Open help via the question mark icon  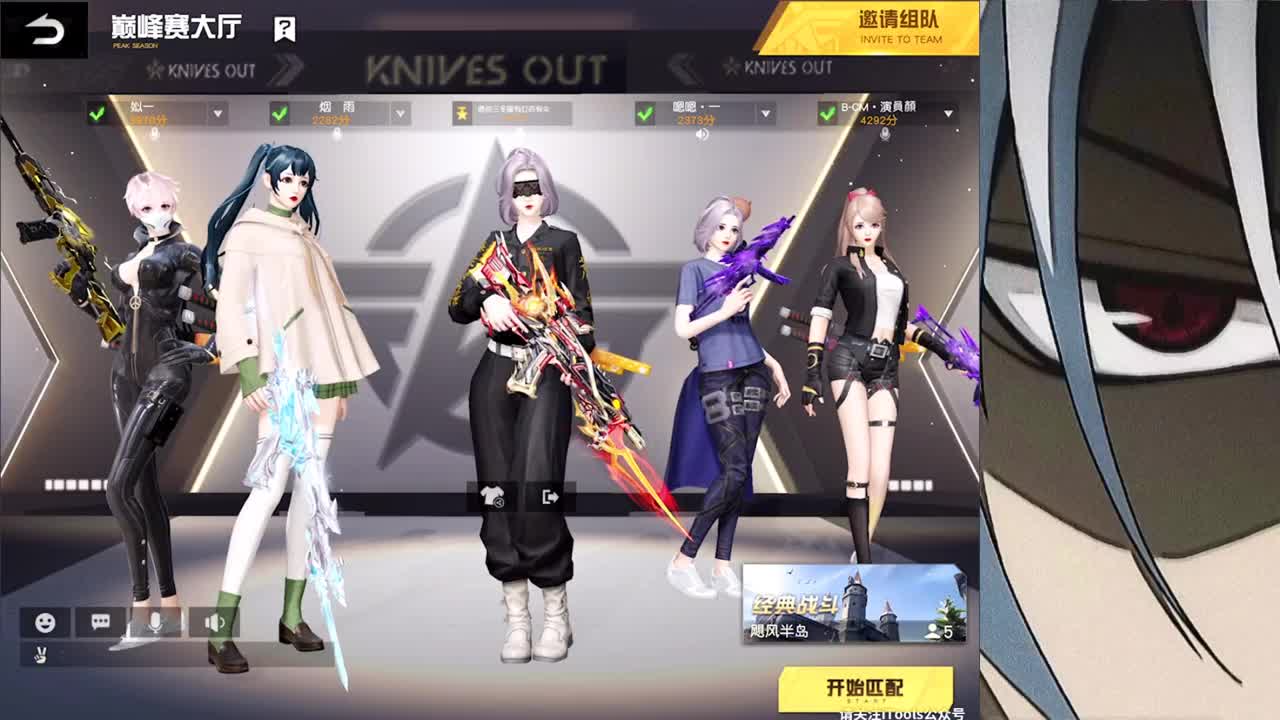click(284, 27)
